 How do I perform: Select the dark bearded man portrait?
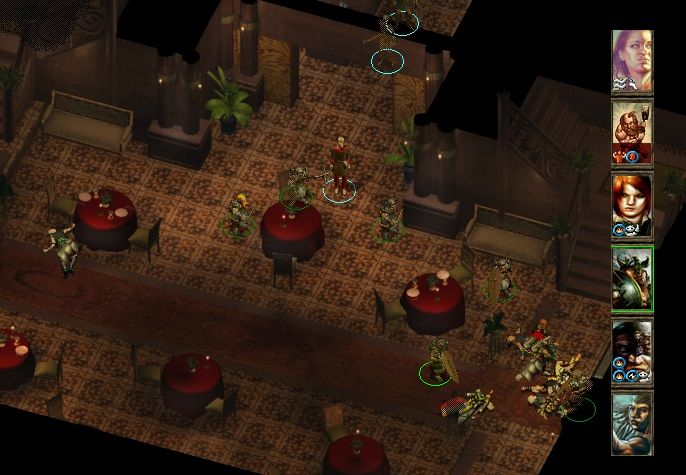[x=632, y=352]
